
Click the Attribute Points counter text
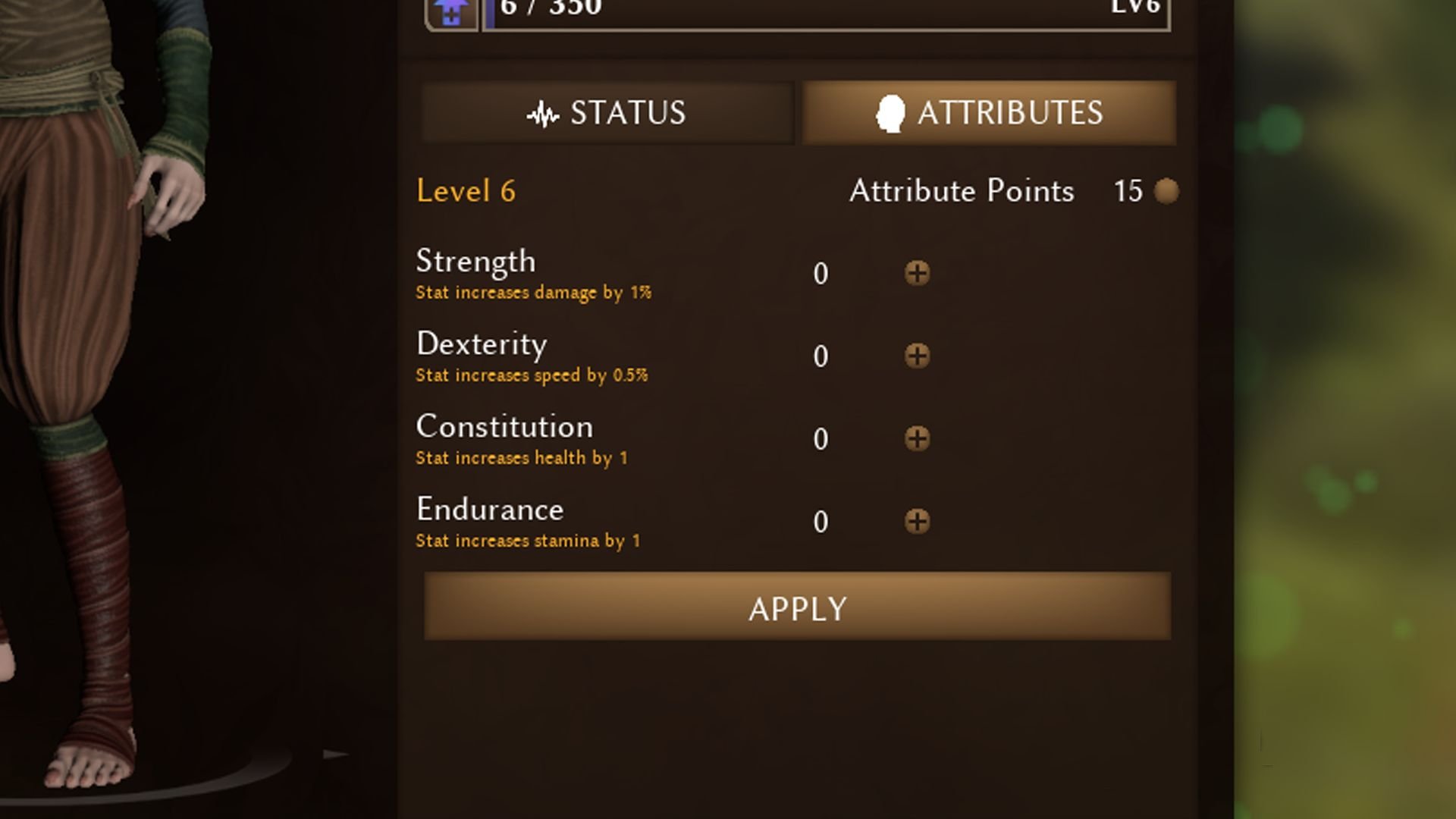point(961,191)
